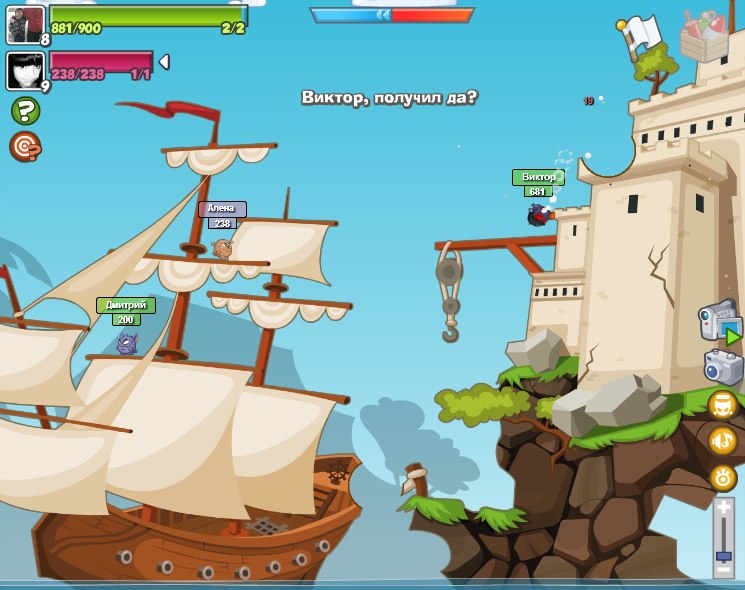Select the pink team player avatar

tap(25, 70)
